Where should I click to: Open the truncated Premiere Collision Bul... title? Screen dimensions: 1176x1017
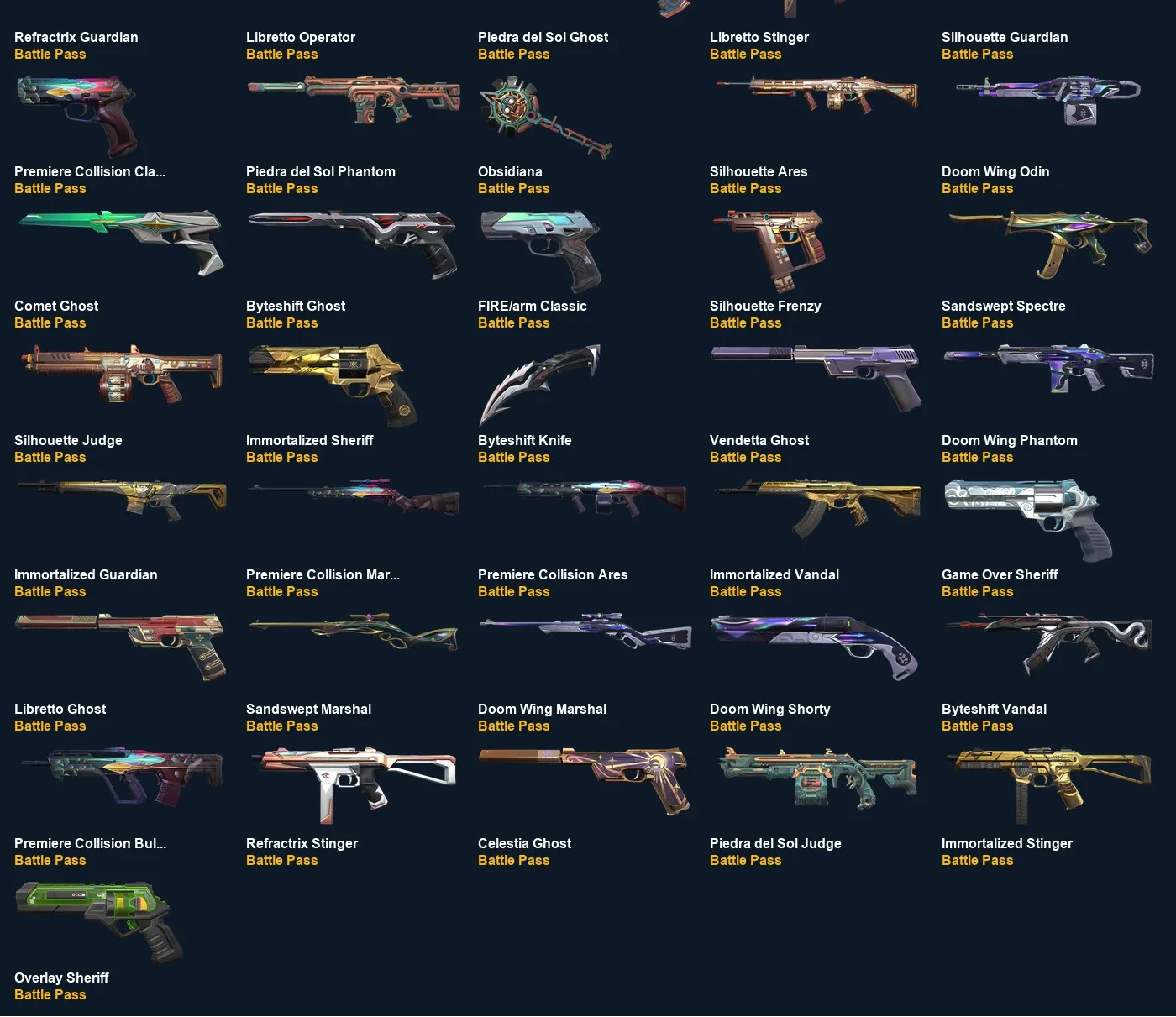point(90,843)
